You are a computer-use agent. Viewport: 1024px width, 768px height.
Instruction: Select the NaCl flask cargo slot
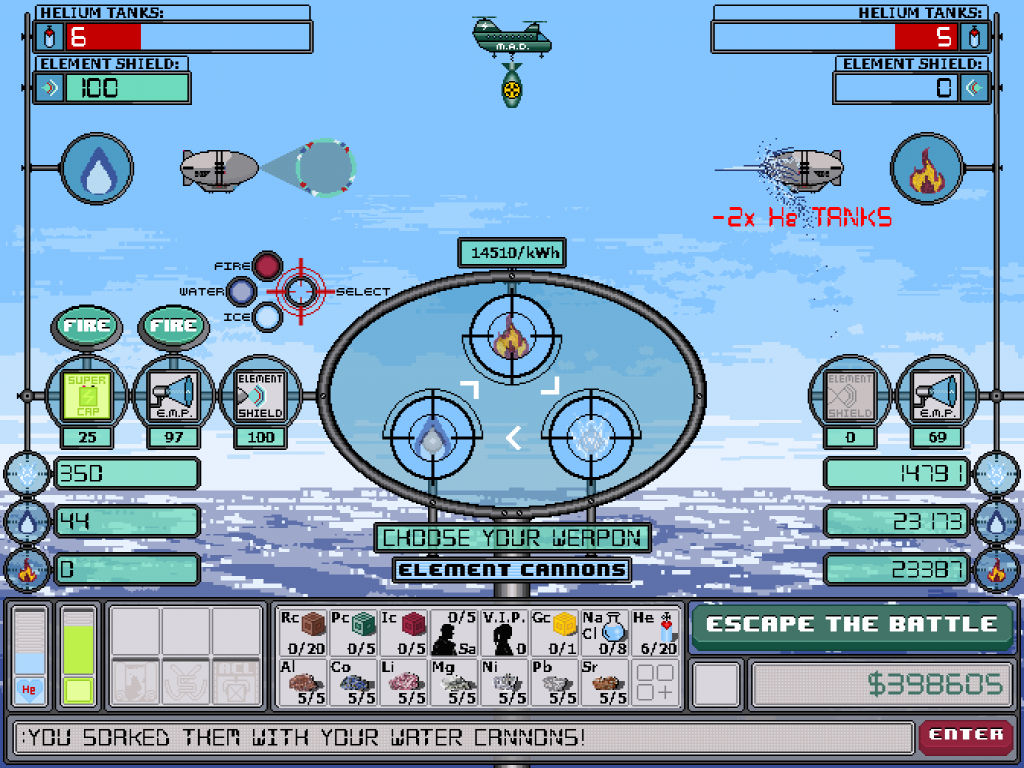click(606, 632)
